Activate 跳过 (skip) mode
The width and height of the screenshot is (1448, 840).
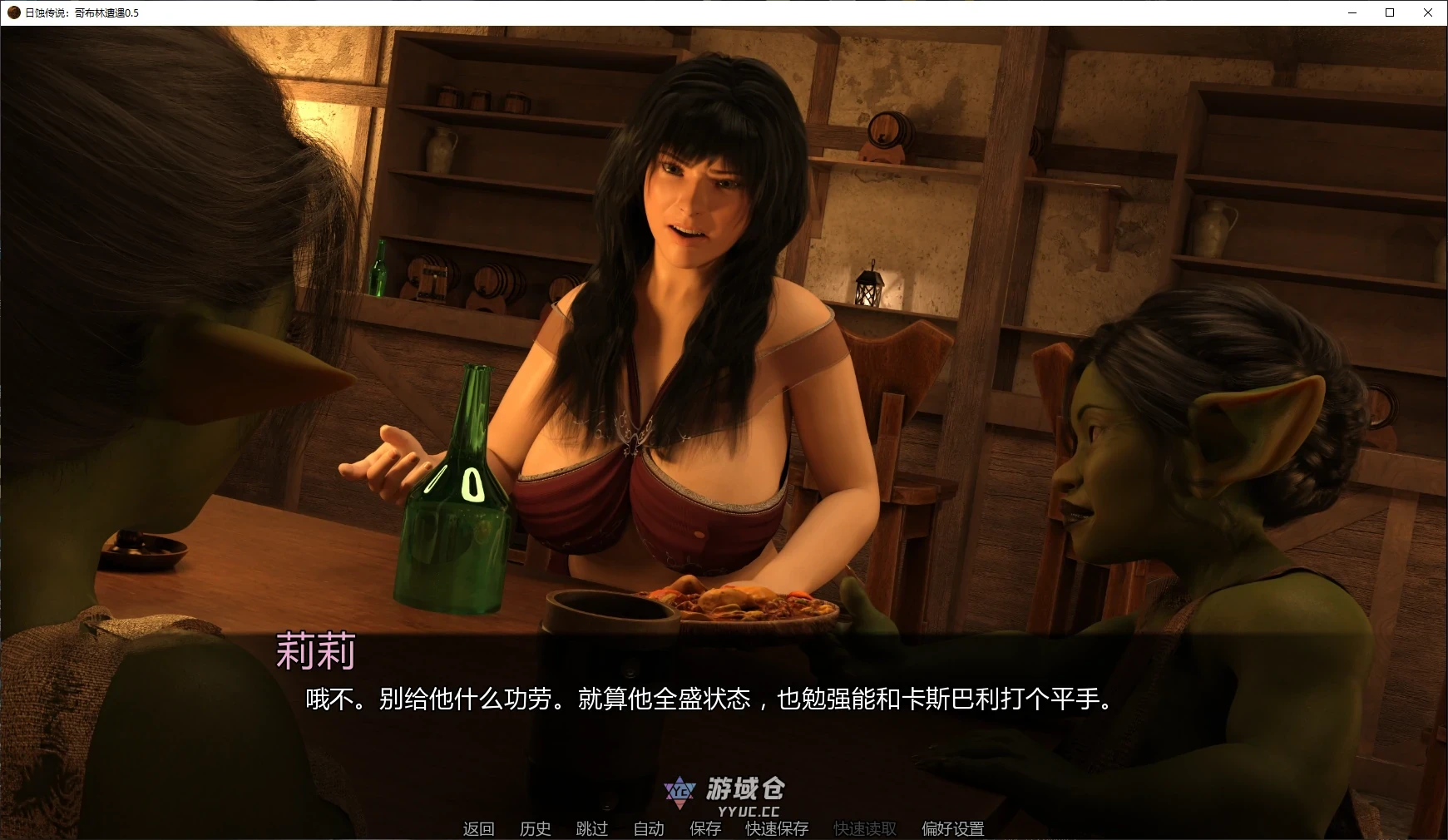pos(591,828)
